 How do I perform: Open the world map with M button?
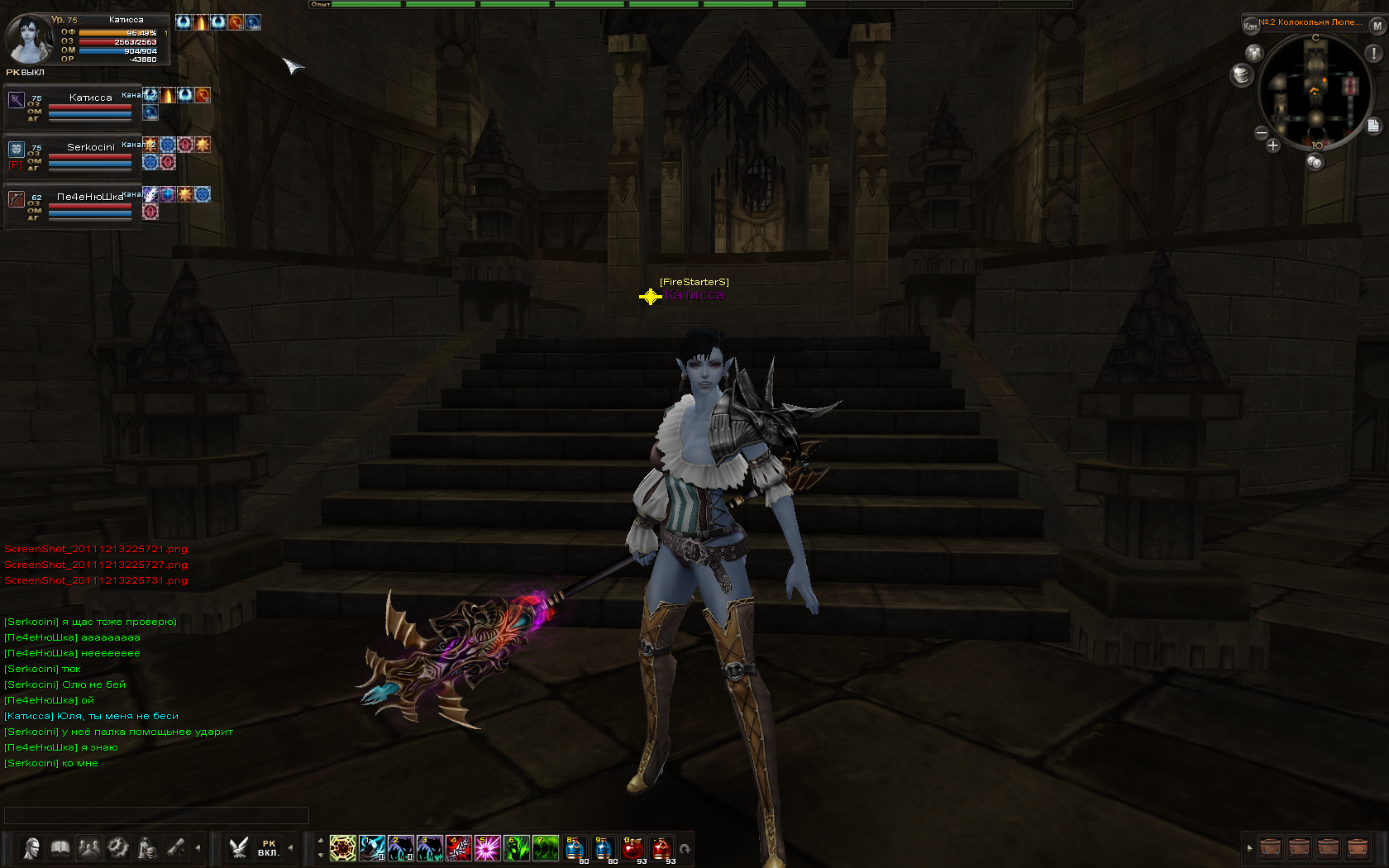1377,26
